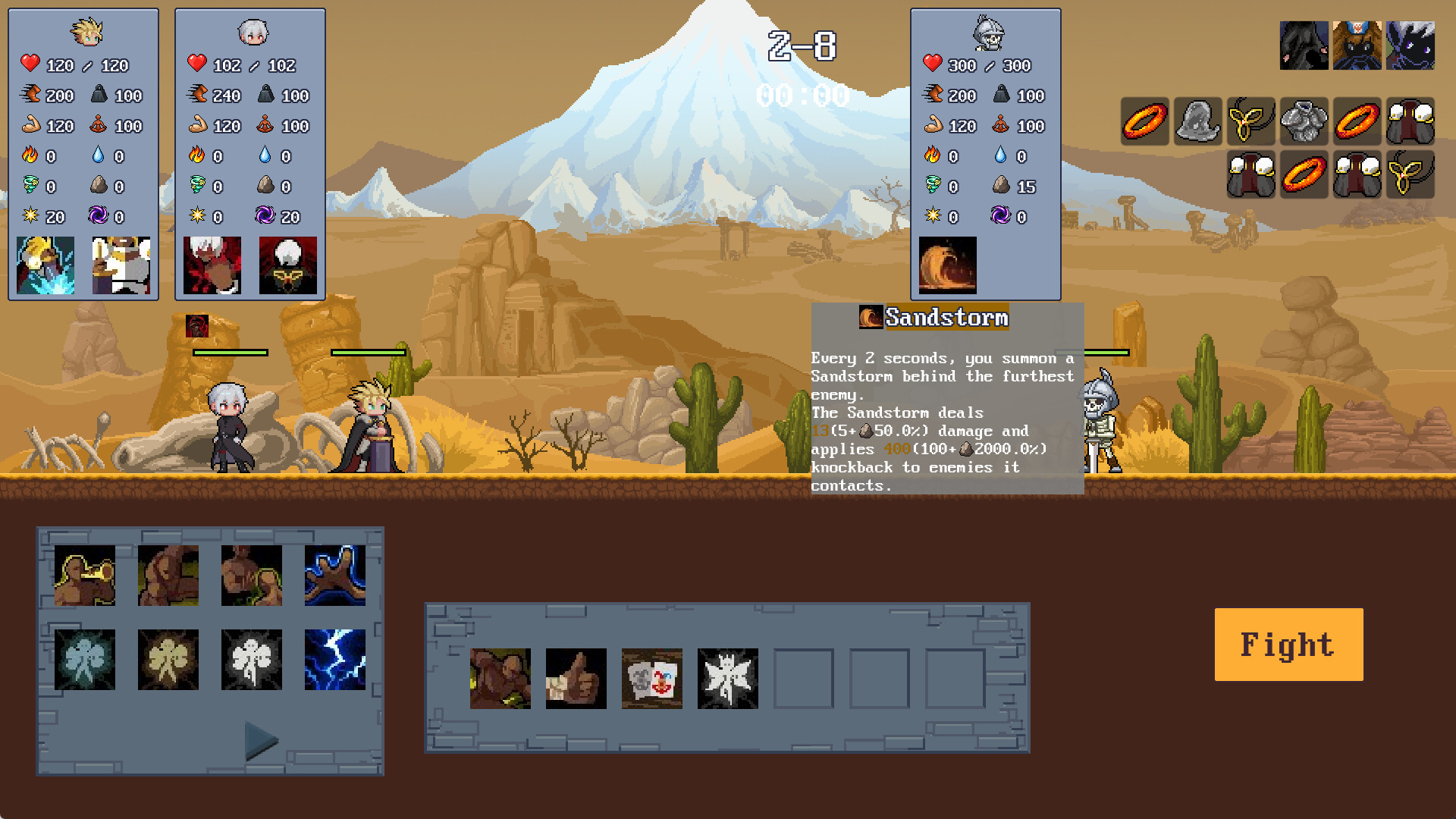
Task: Click the white fairy item icon
Action: pos(727,679)
